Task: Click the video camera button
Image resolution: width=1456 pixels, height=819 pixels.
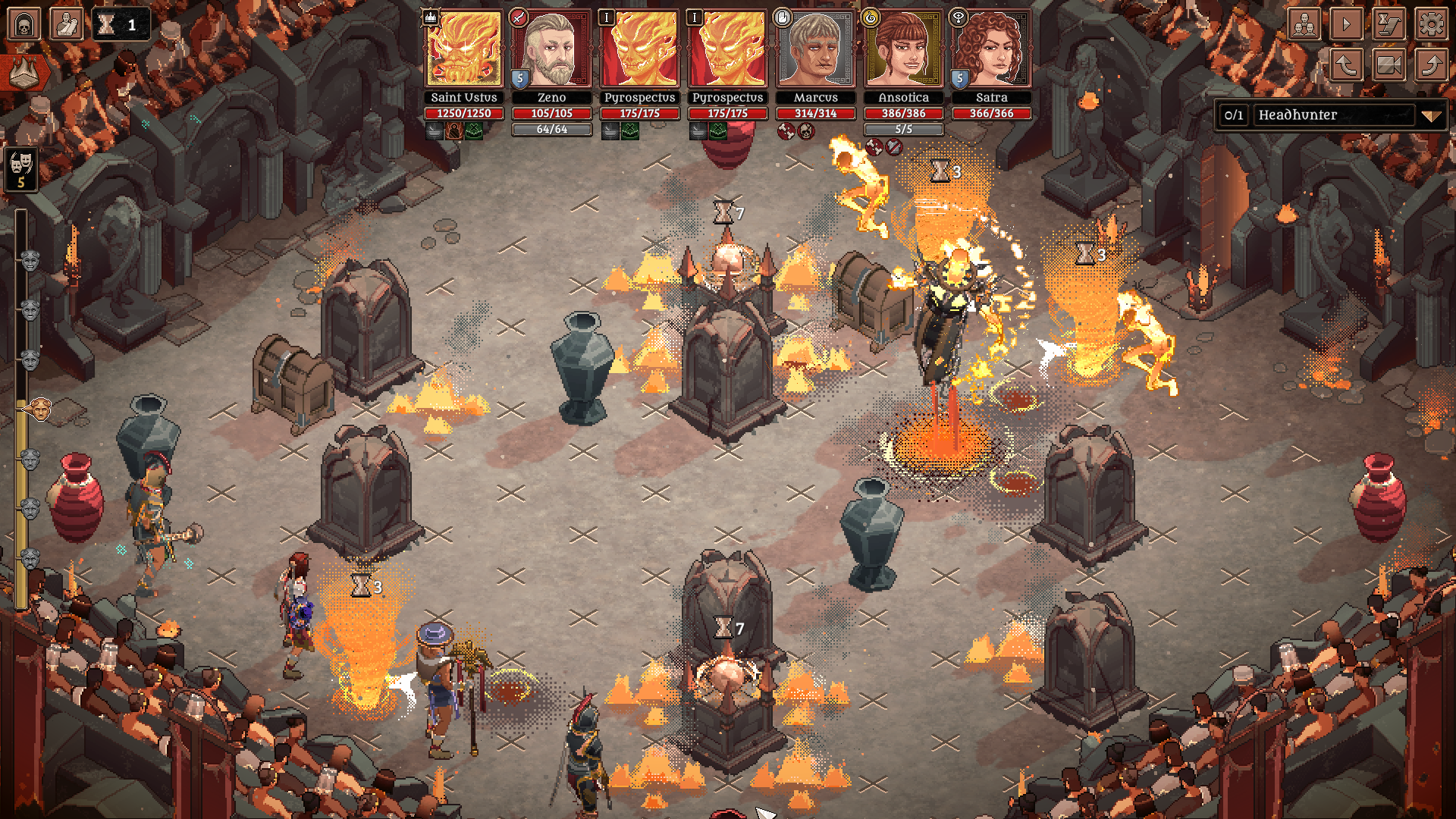Action: [x=1389, y=65]
